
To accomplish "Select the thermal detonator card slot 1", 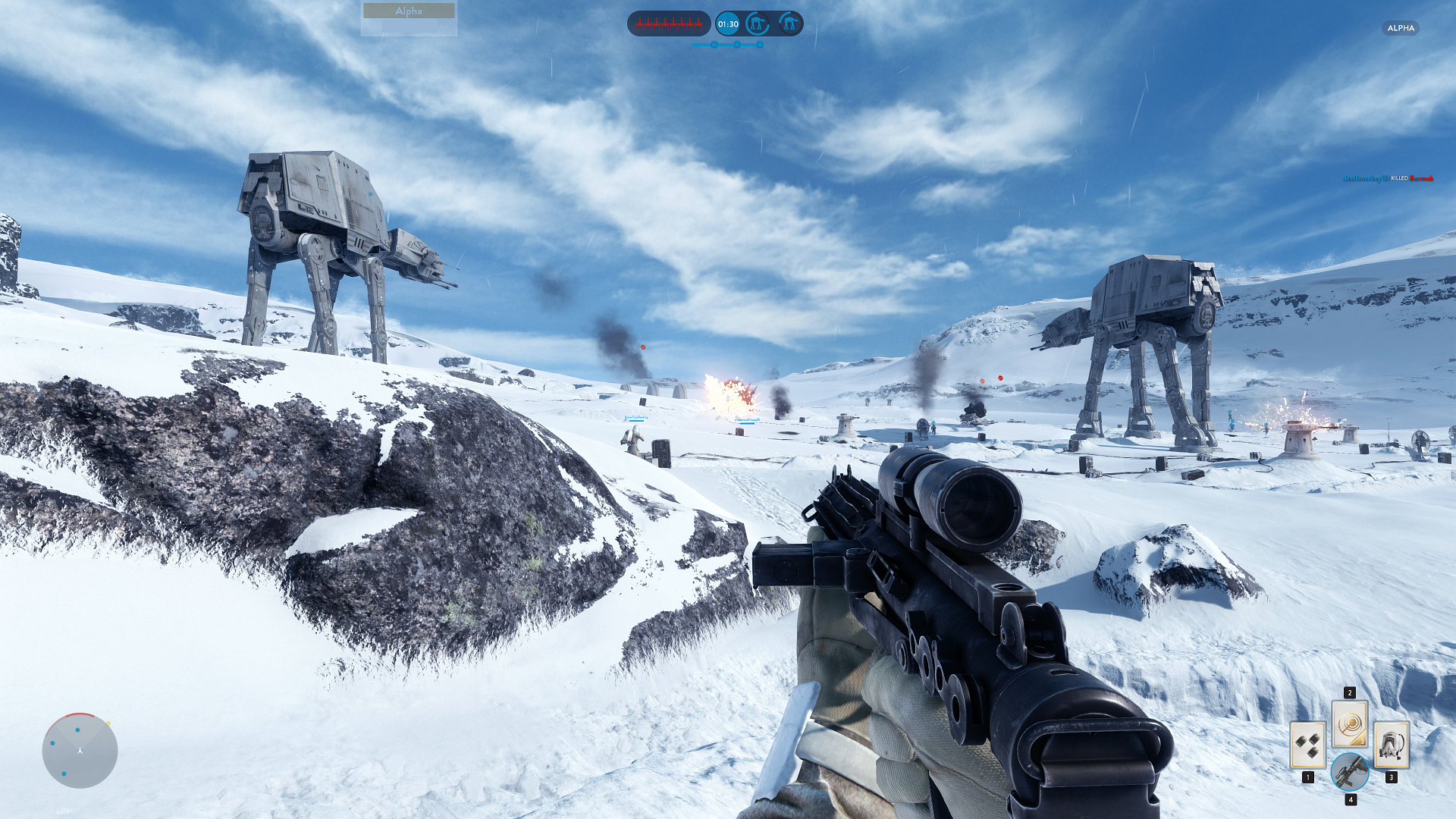I will click(x=1308, y=744).
